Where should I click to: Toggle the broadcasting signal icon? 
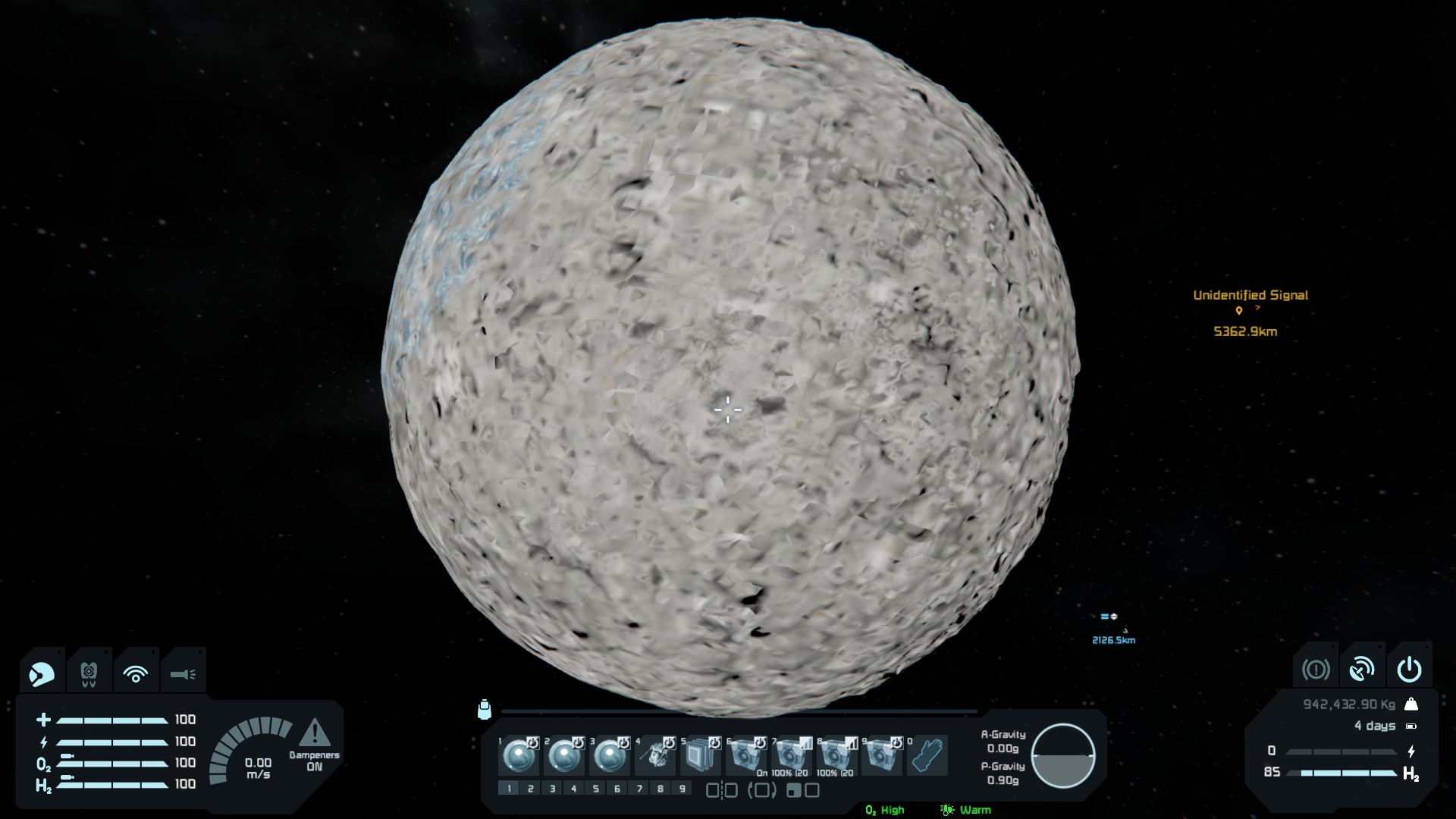(x=136, y=673)
